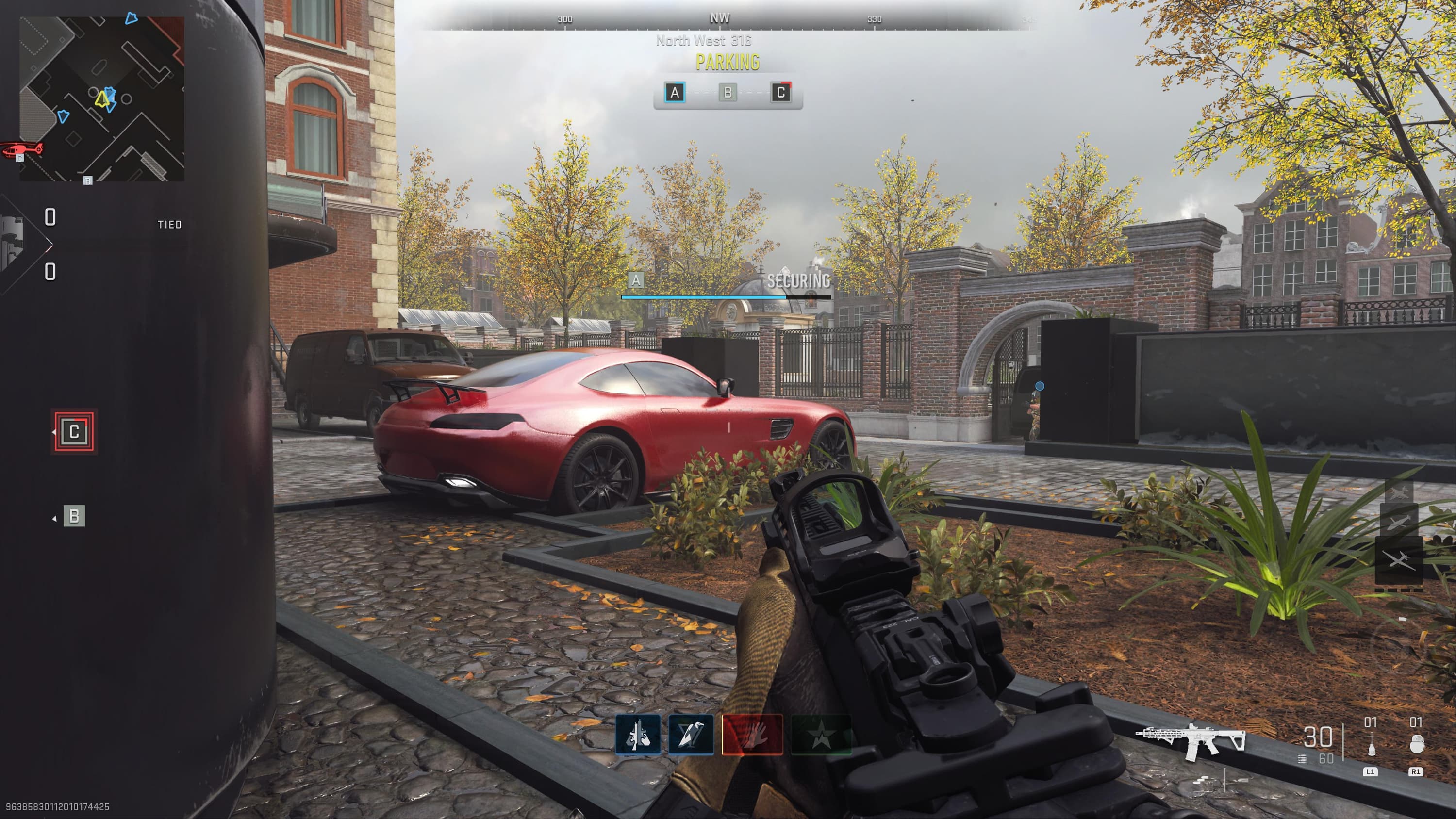Click the grey B objective marker on left

(x=74, y=516)
